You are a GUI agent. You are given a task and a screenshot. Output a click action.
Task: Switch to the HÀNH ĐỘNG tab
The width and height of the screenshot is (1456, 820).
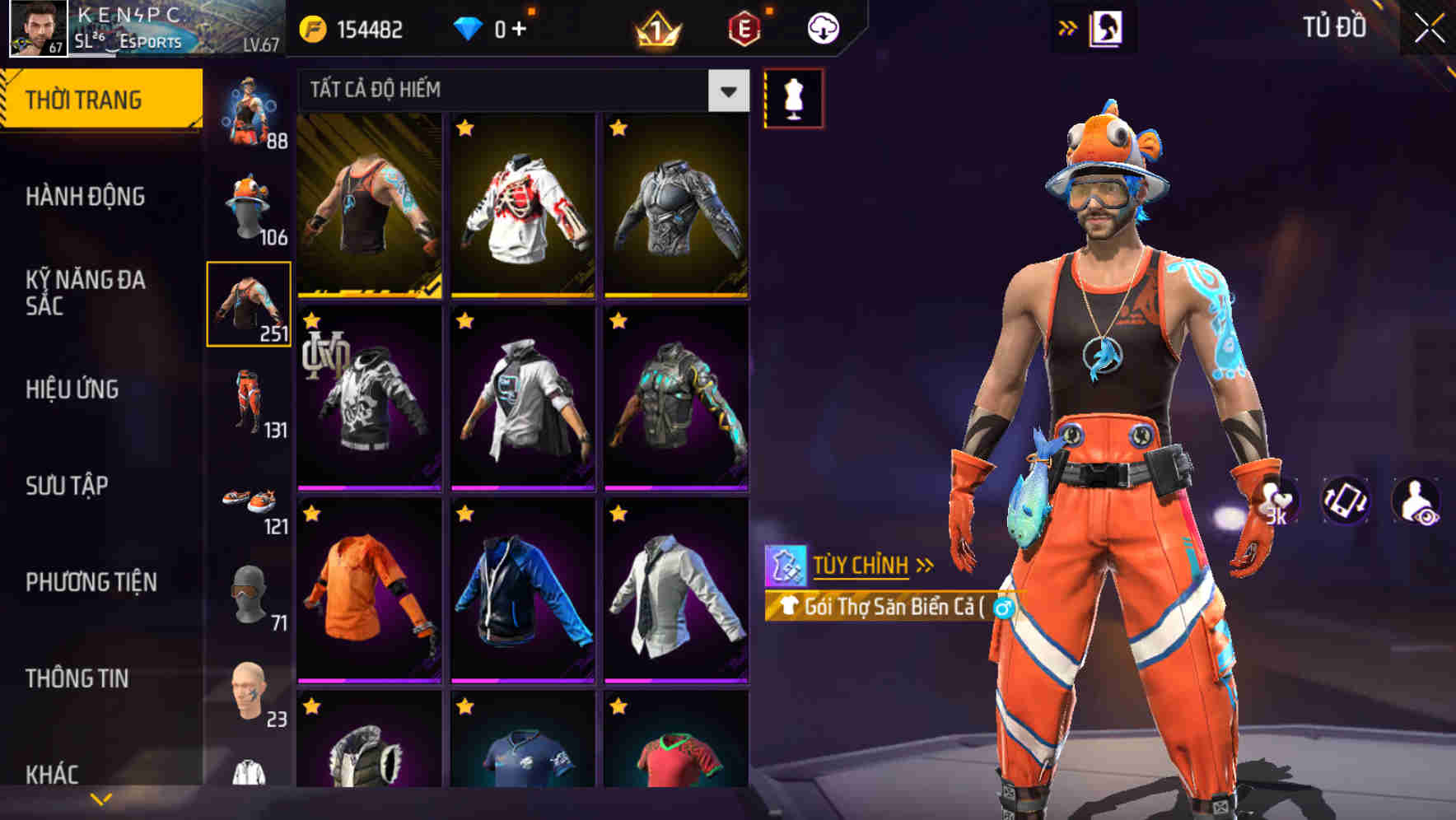pos(87,197)
